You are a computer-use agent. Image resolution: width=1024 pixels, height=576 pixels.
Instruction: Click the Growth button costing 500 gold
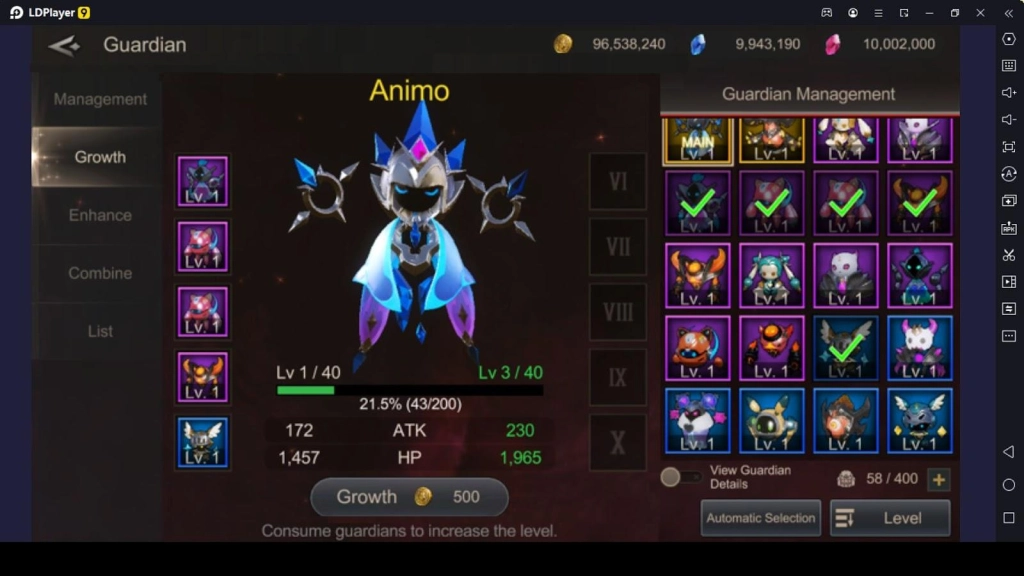(x=409, y=497)
